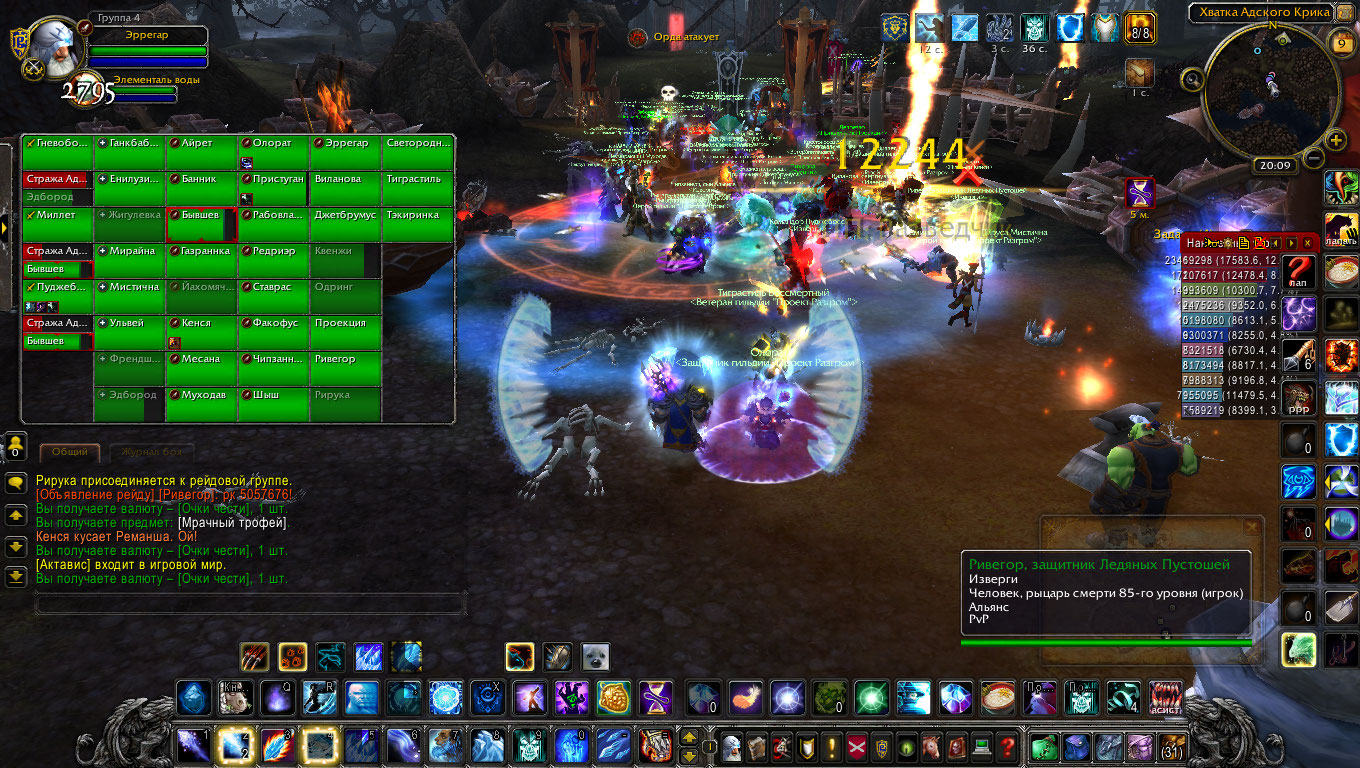This screenshot has width=1360, height=768.
Task: Click the minimap tracking magnifier button
Action: coord(1192,79)
